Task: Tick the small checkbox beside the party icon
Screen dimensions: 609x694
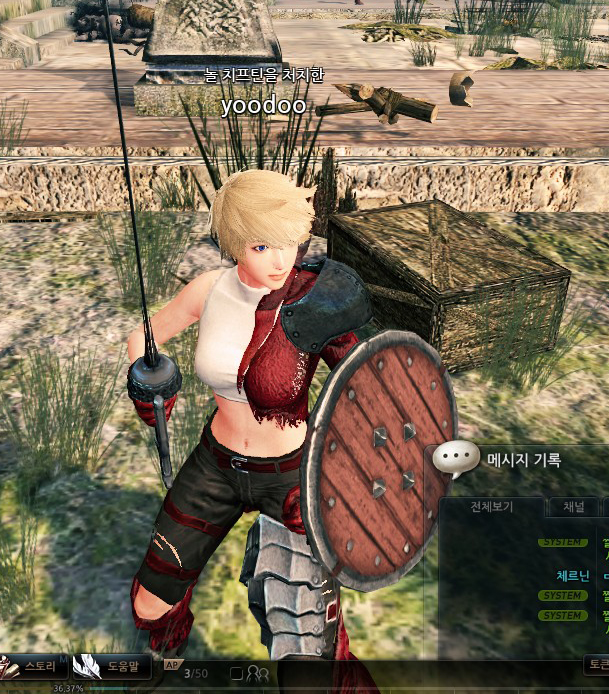Action: 236,673
